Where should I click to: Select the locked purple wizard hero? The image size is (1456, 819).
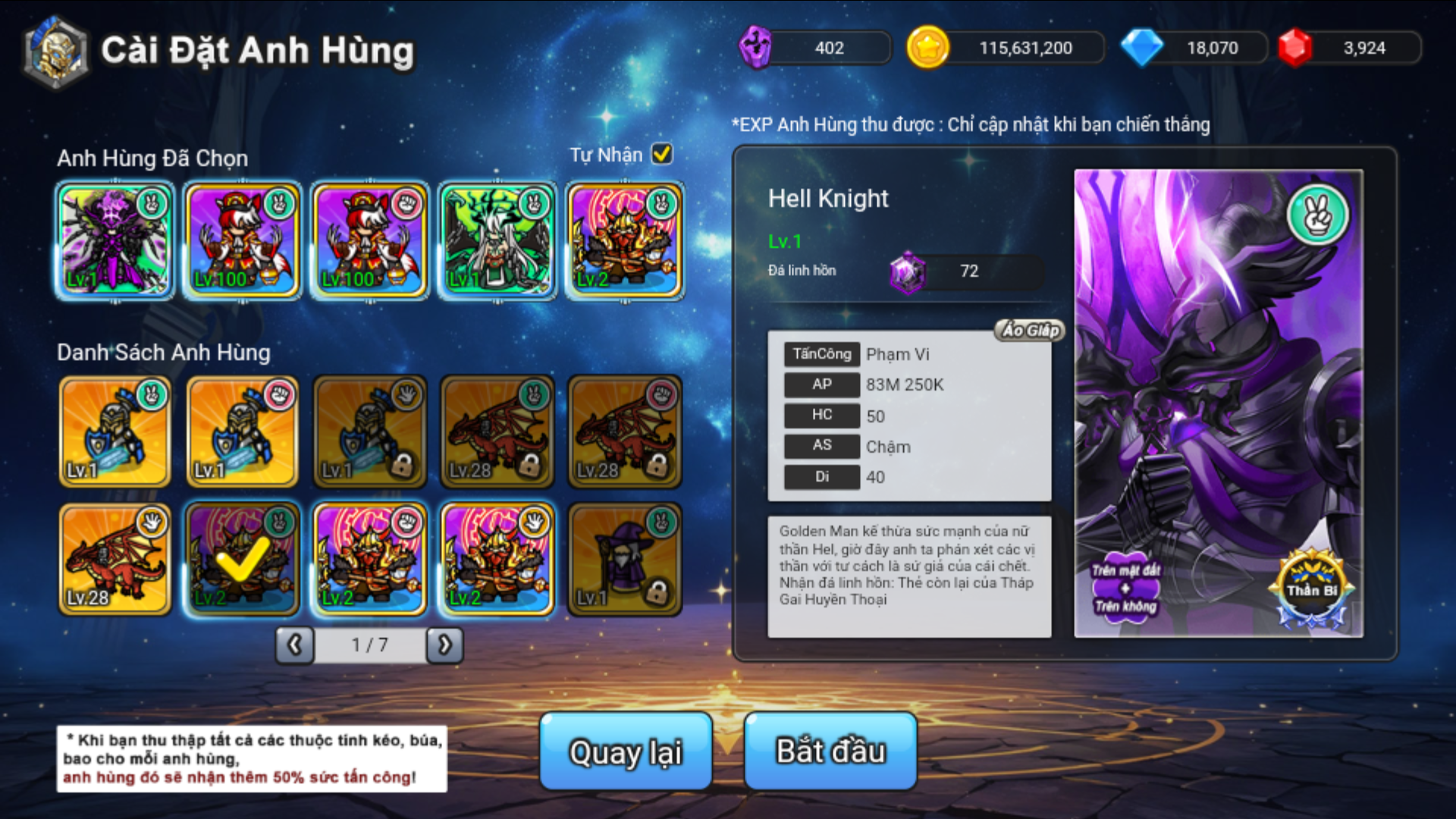click(625, 559)
